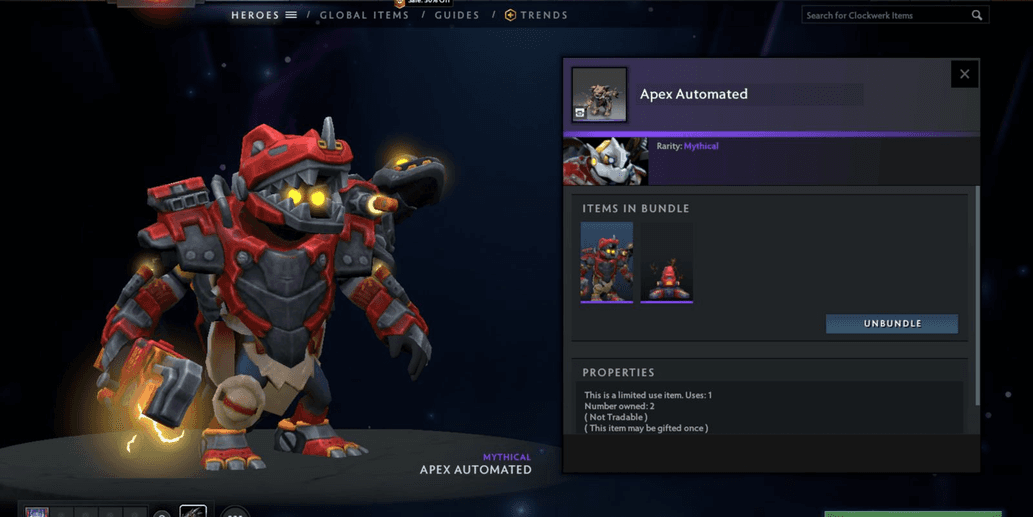Click the Clockwerk items search field
The image size is (1033, 517).
(885, 15)
